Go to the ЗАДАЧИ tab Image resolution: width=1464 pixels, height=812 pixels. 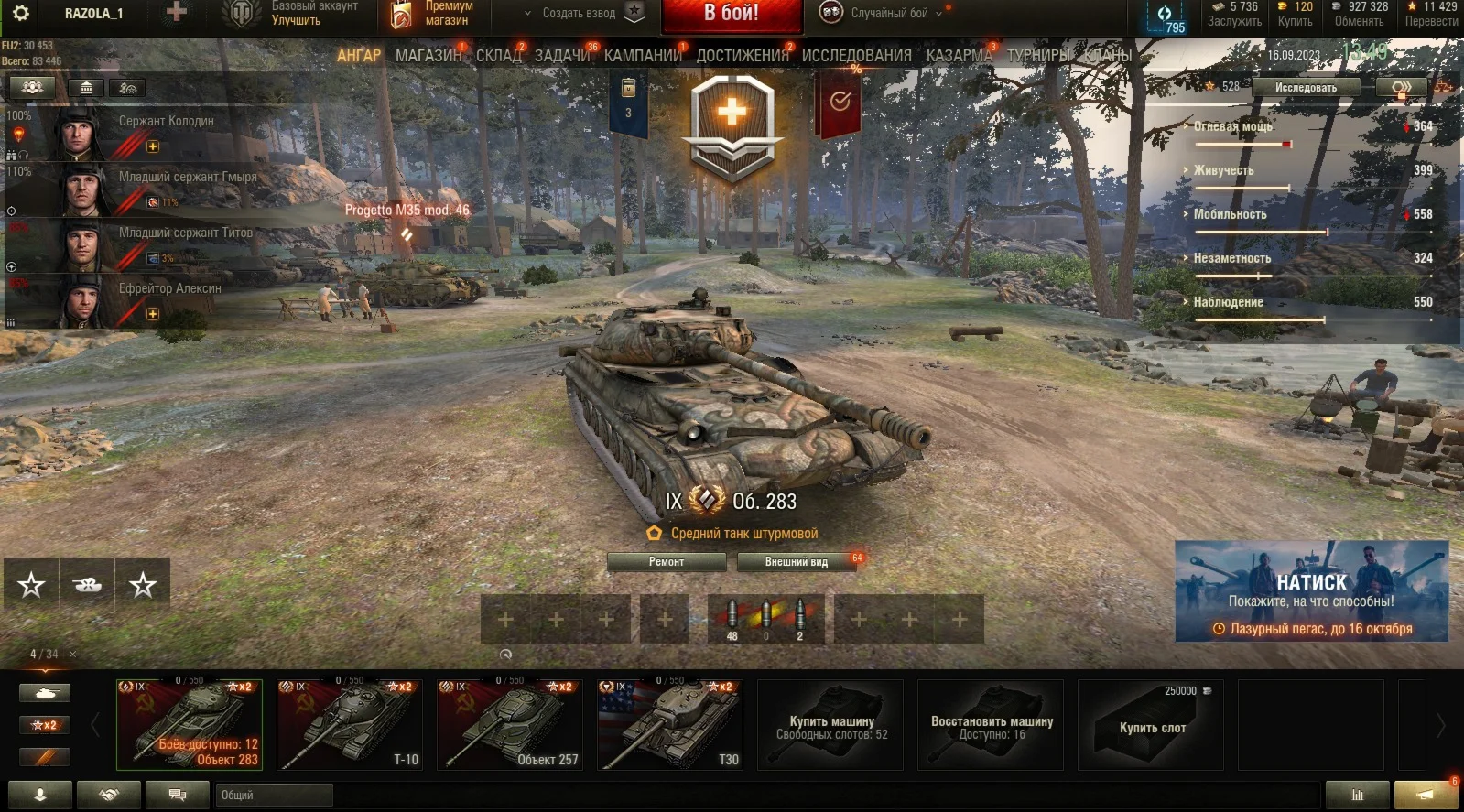[x=562, y=55]
